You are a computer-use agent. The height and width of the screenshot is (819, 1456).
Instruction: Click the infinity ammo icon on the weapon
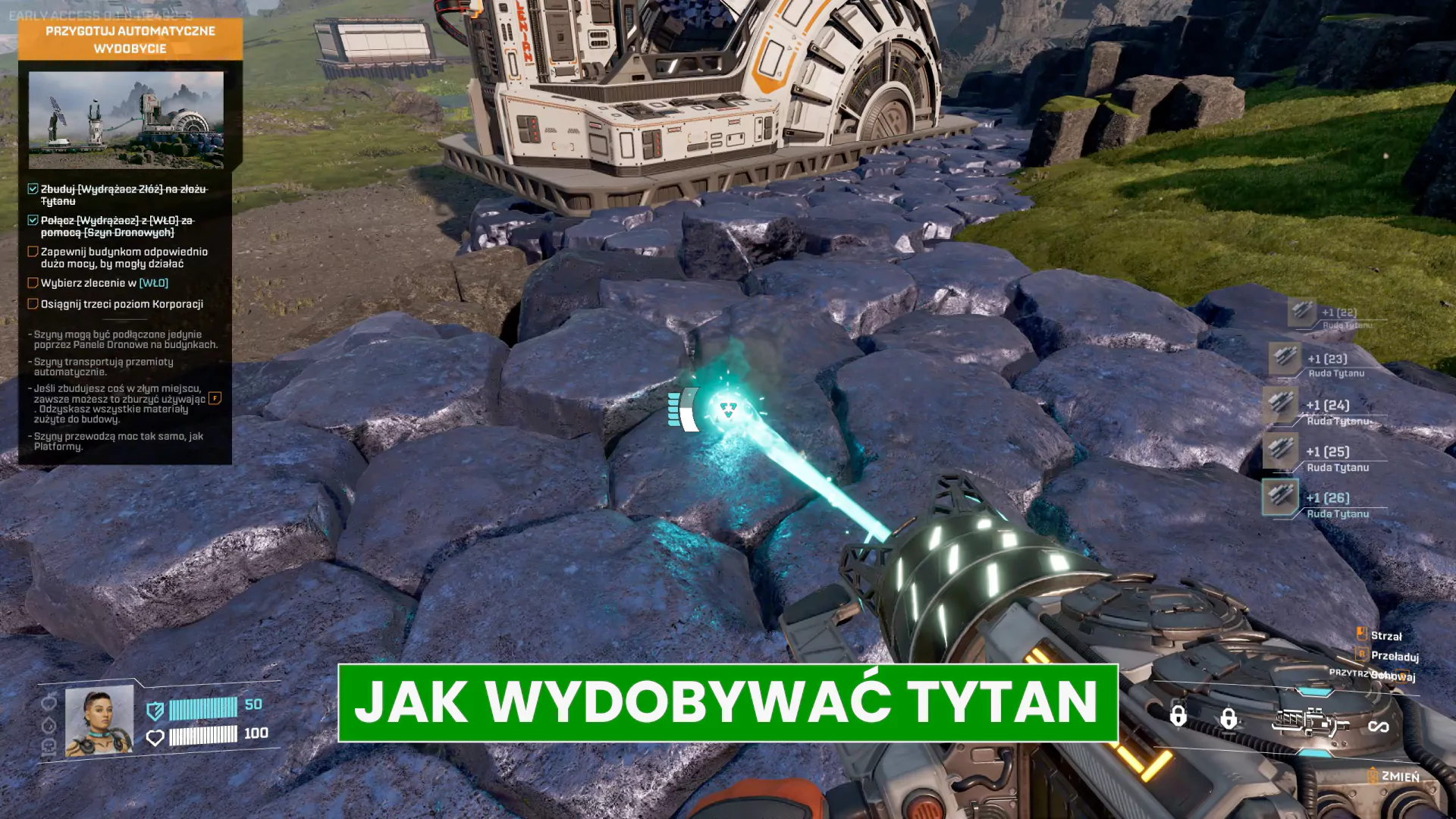[1379, 726]
